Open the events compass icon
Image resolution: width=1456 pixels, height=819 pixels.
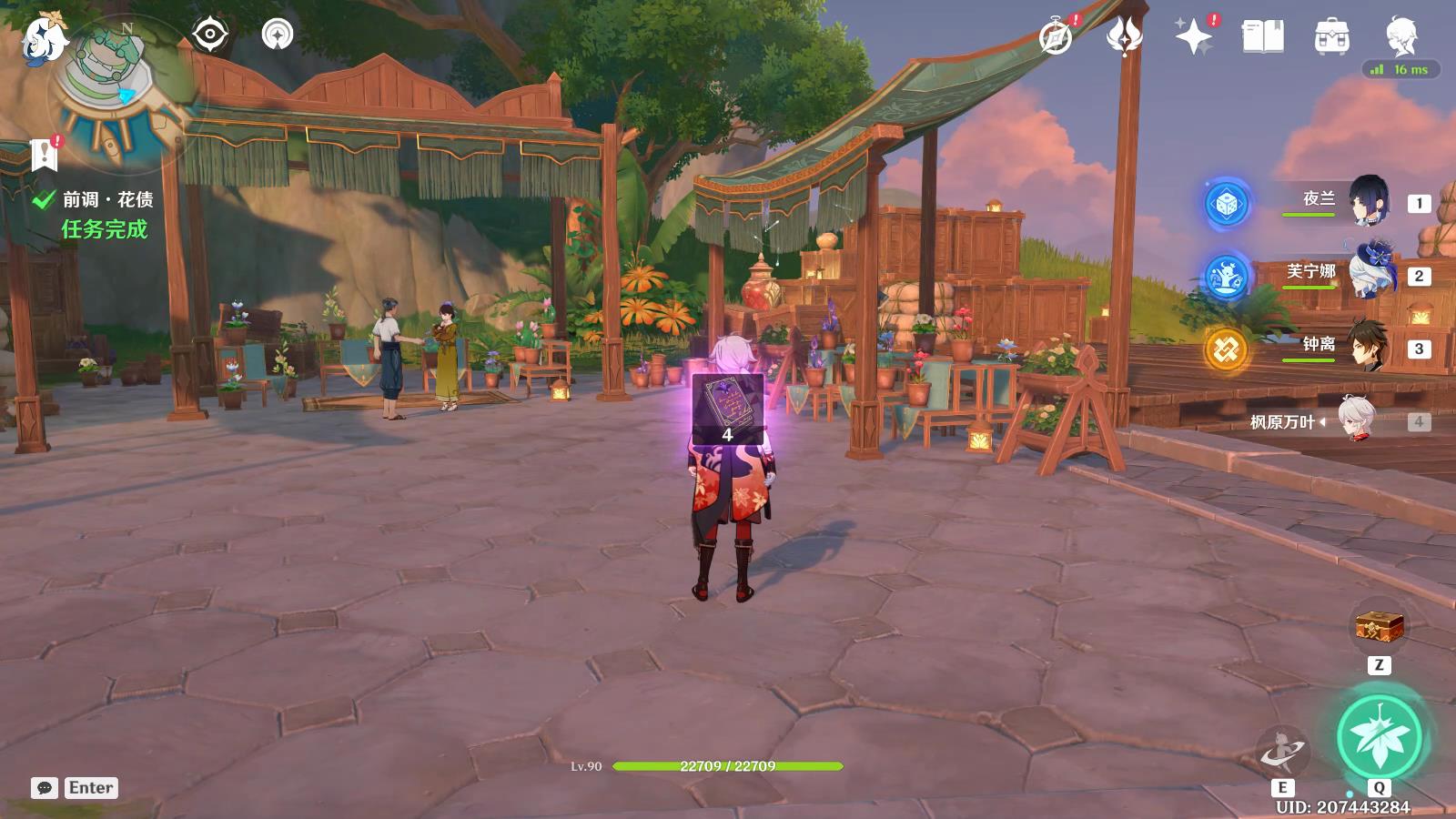click(x=1056, y=37)
